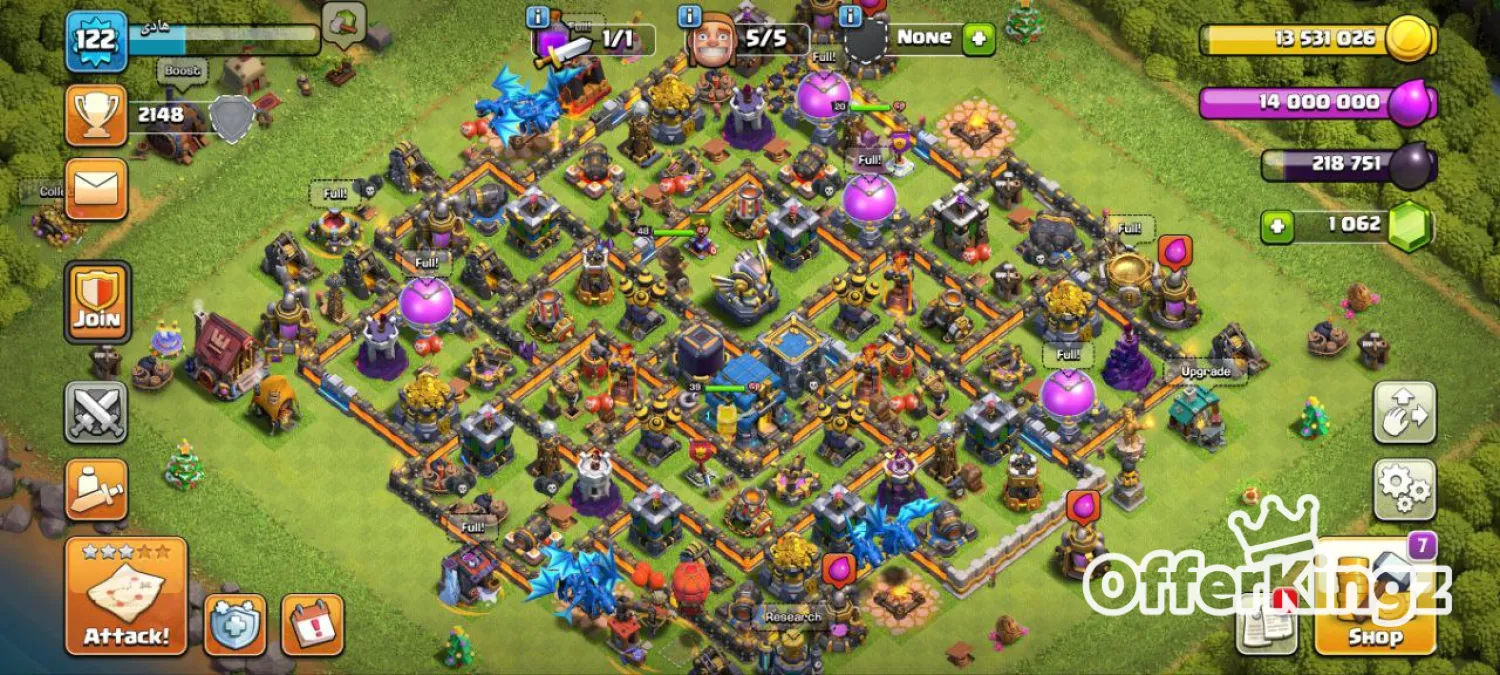Open the button below the crossed swords
The width and height of the screenshot is (1500, 675).
click(96, 489)
